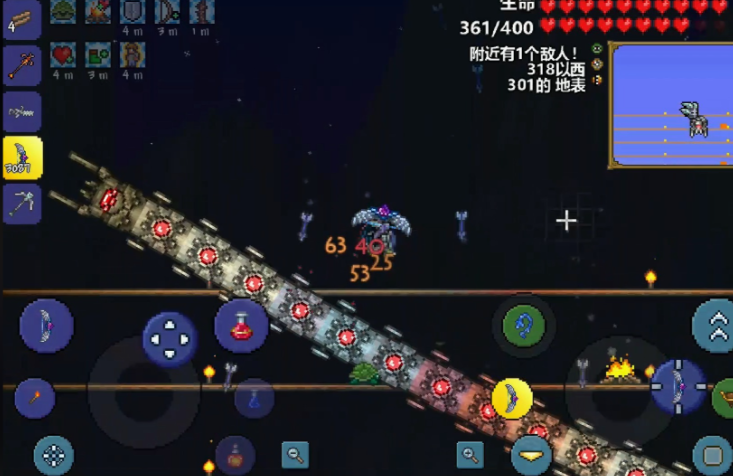Tap the four-arrow D-pad cursor button

[170, 339]
